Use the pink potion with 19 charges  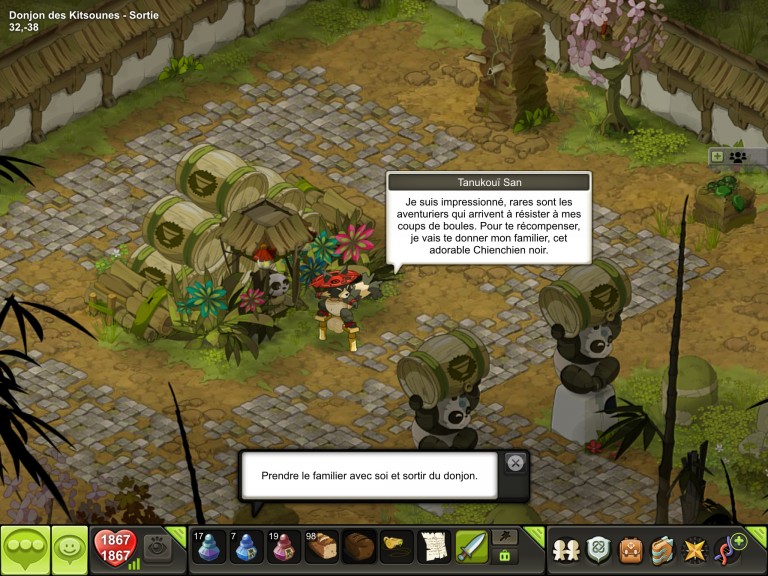click(x=284, y=548)
